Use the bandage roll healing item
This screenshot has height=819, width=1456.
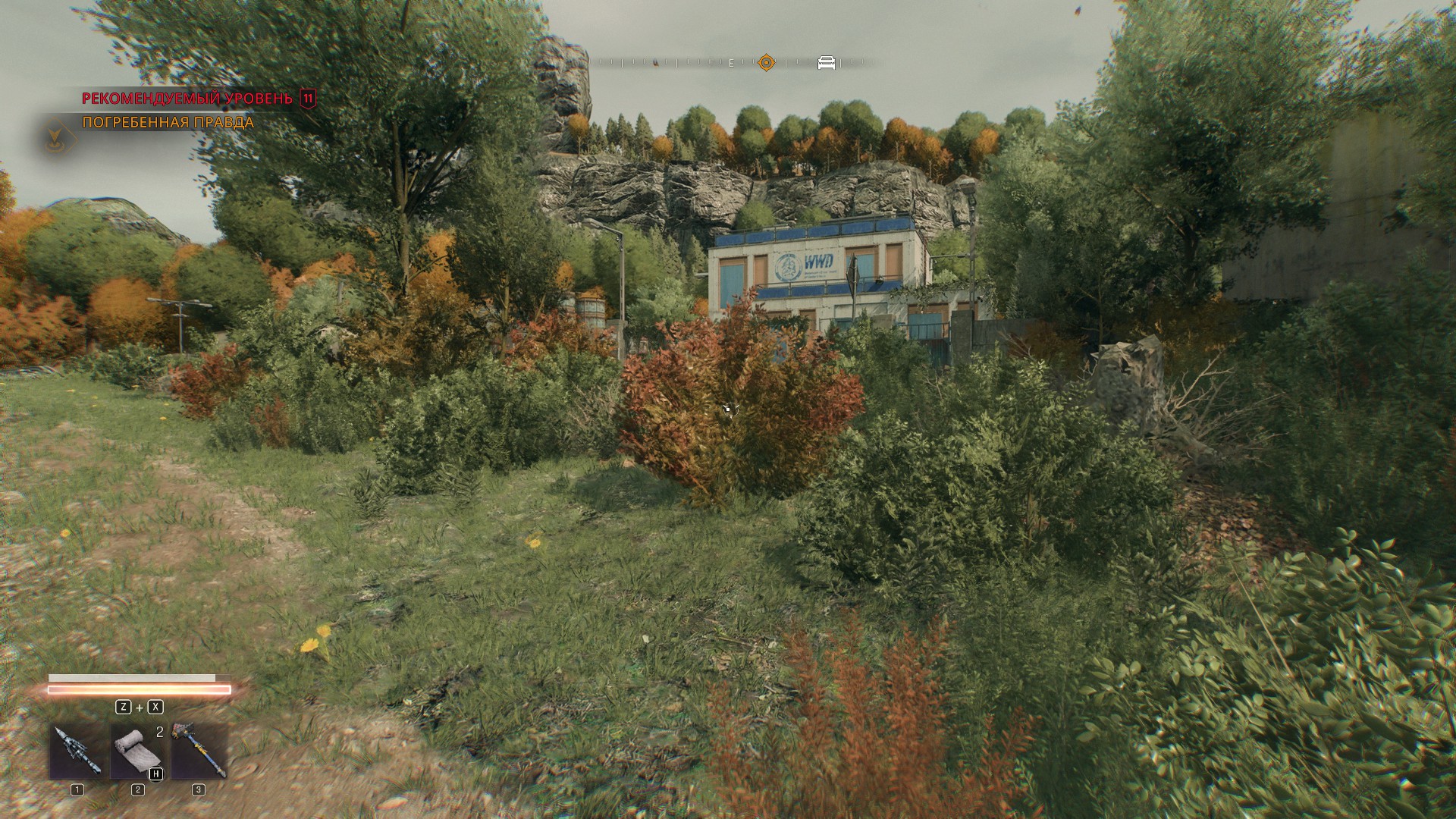(137, 751)
